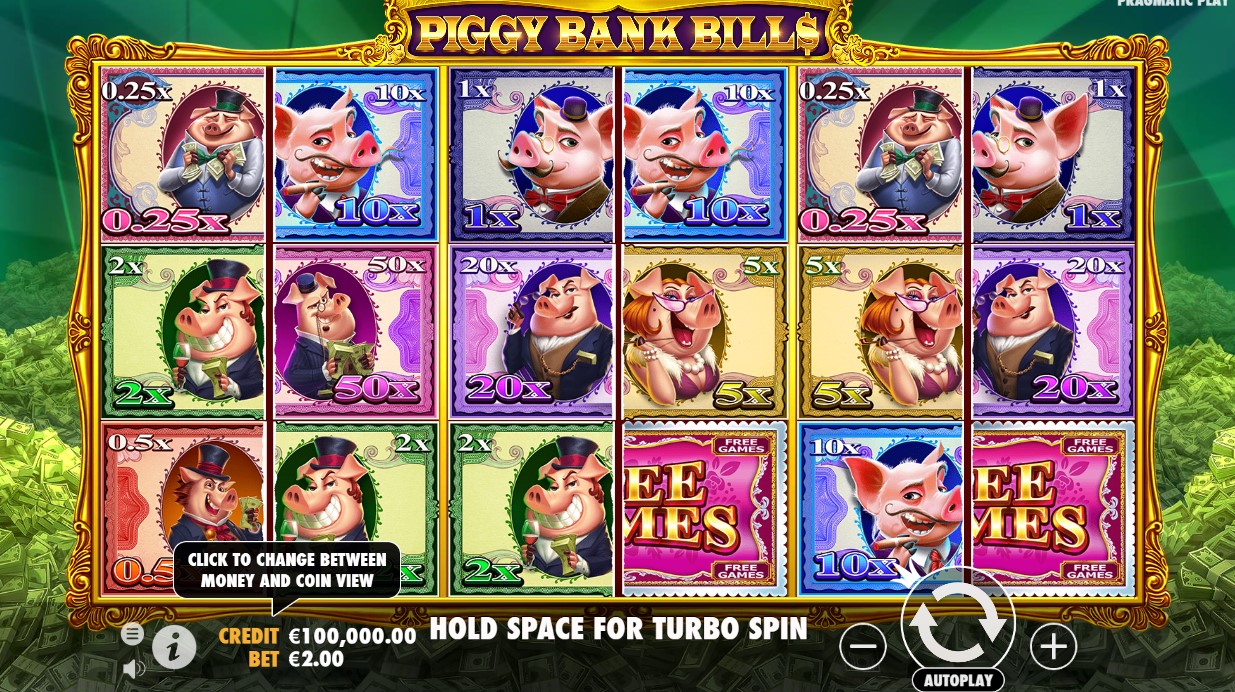Increase the bet with the plus button
This screenshot has width=1235, height=692.
pos(1053,647)
